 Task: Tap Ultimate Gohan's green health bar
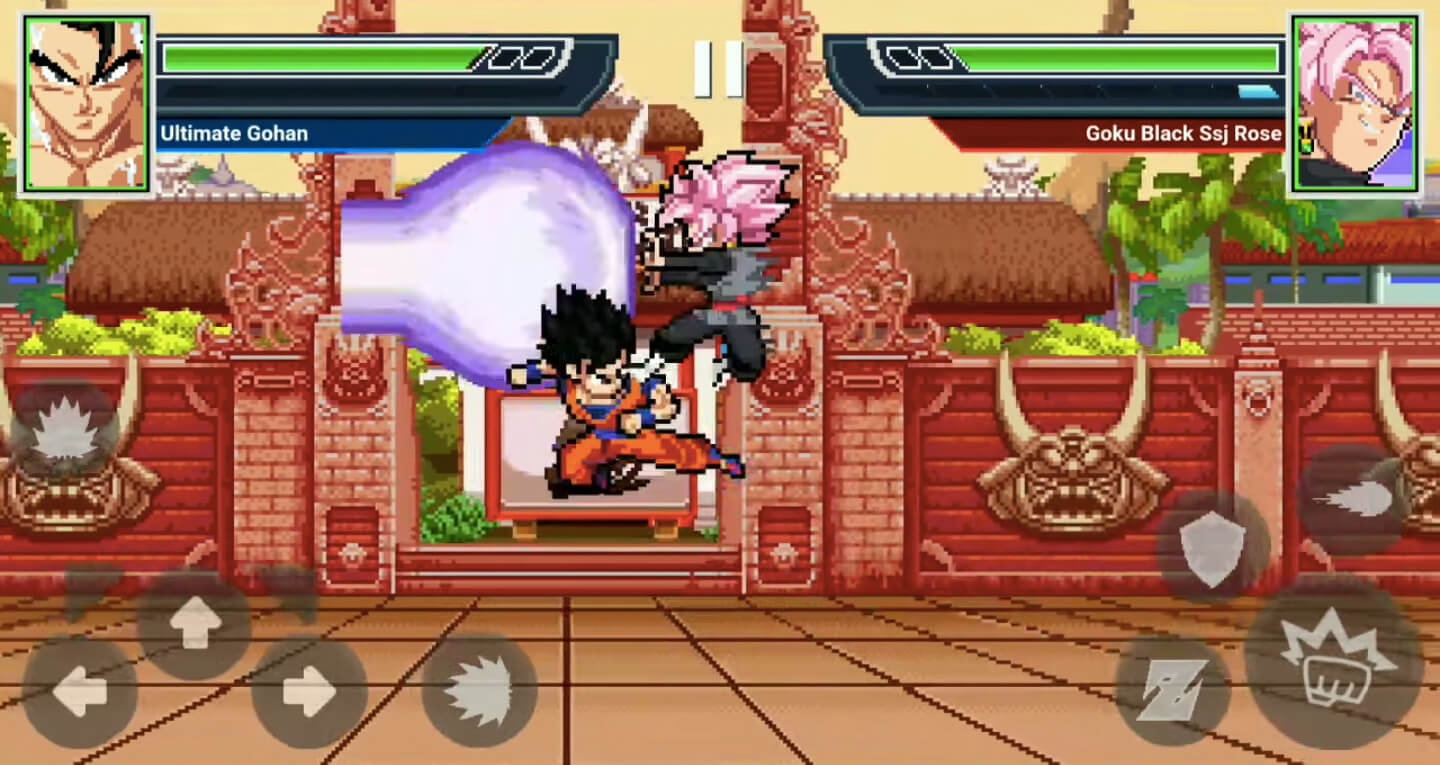click(x=330, y=55)
